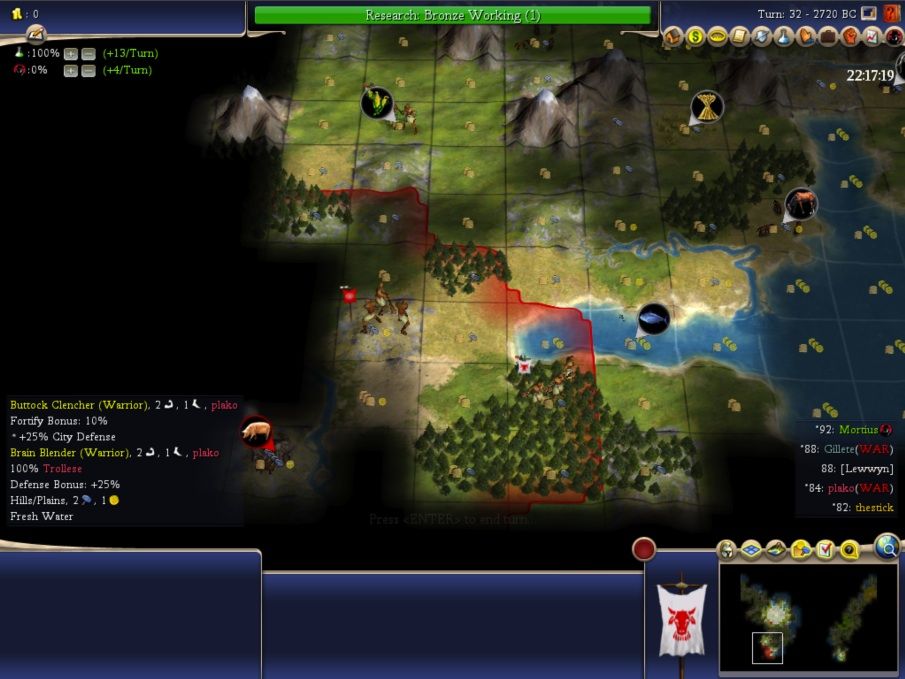Open the Domestic Advisor house icon
Screen dimensions: 905x679
click(x=673, y=37)
